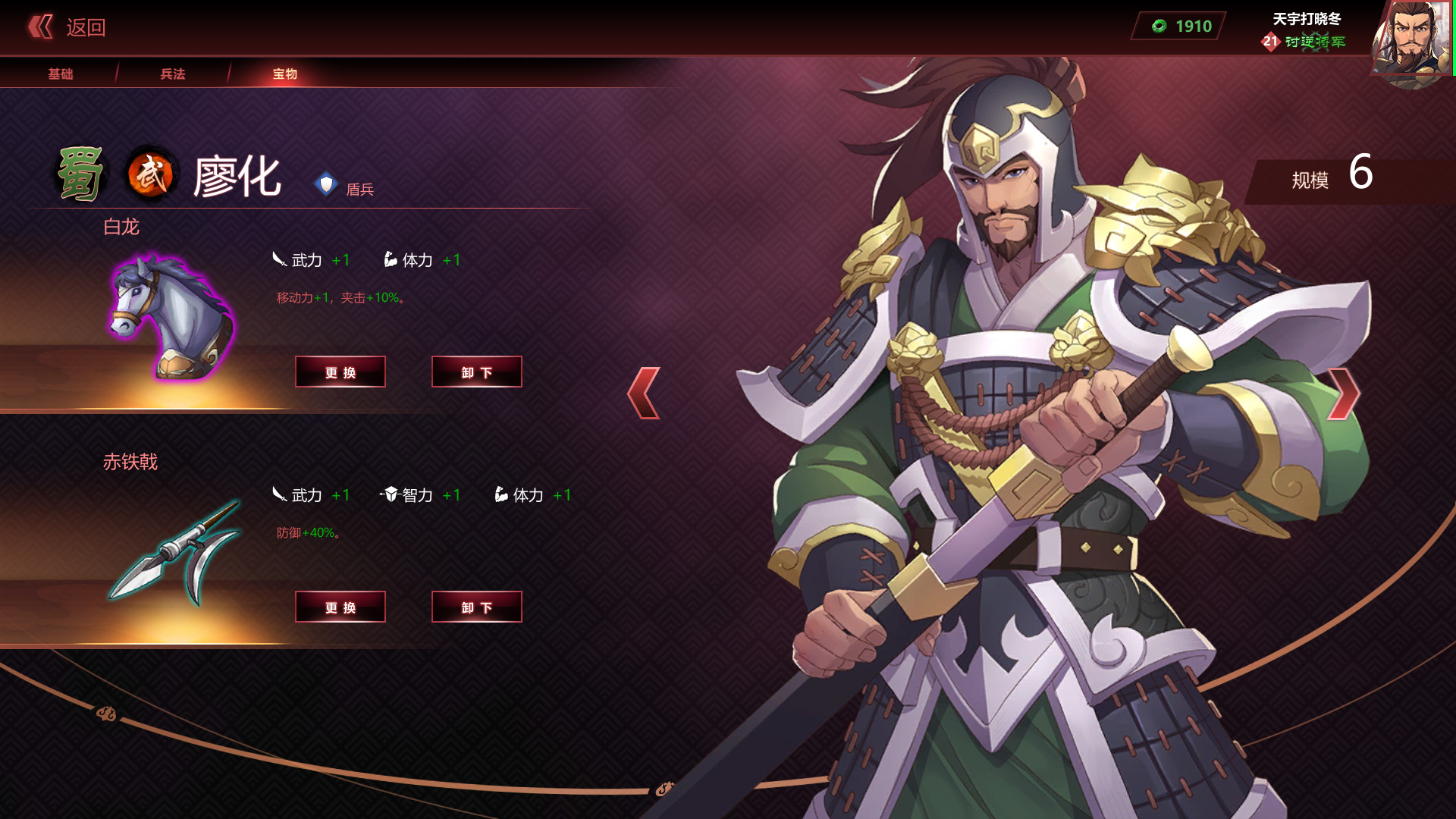Click the 智力 intelligence icon beside 赤铁戟
The image size is (1456, 819).
(x=388, y=494)
